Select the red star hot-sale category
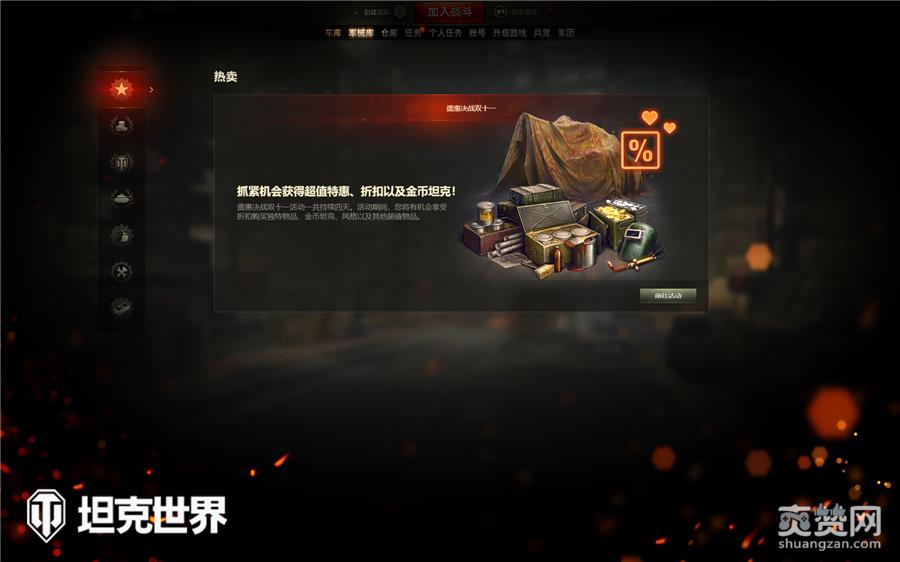Screen dimensions: 900x562 click(121, 89)
